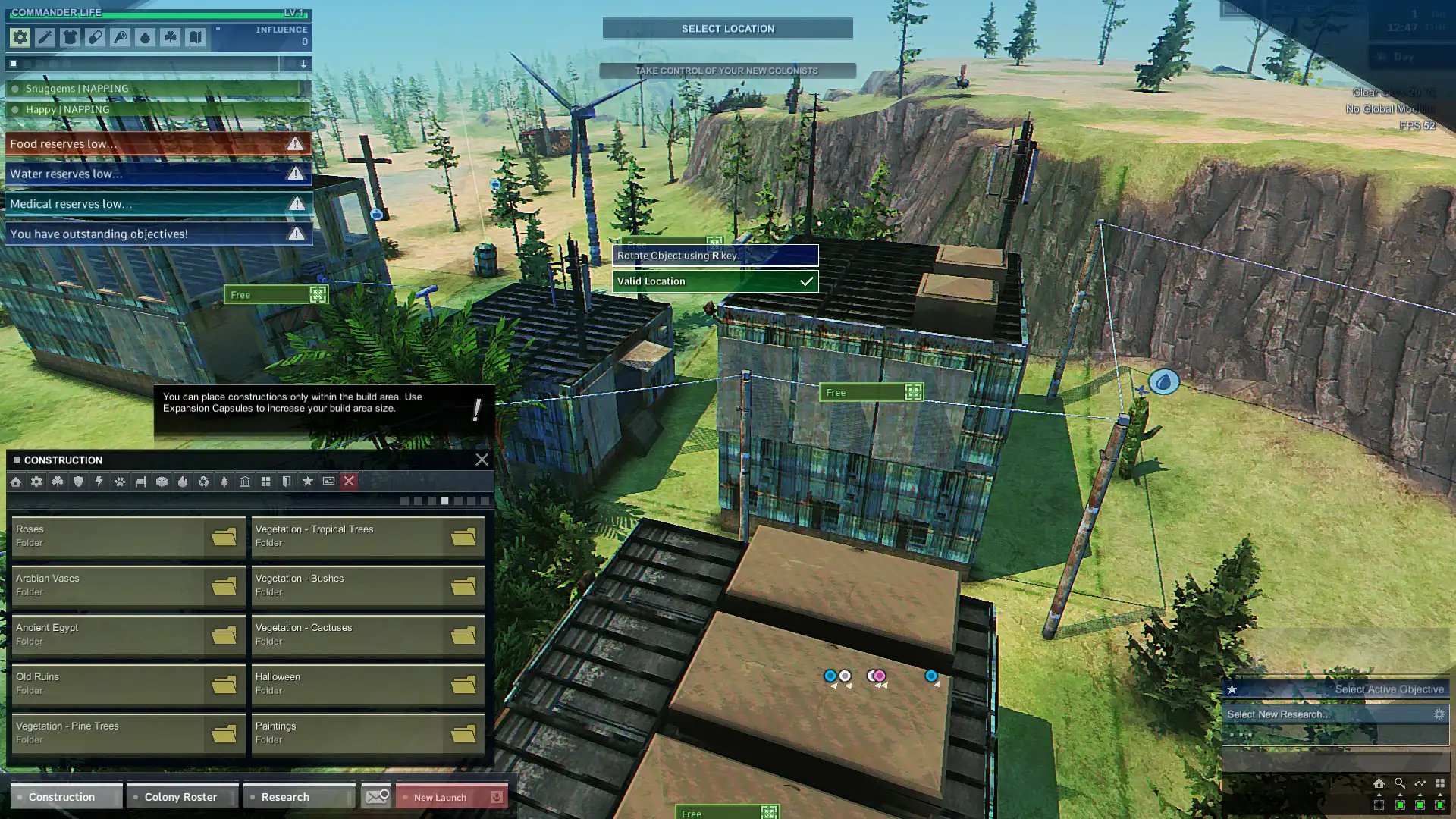Switch to the Colony Roster tab
This screenshot has height=819, width=1456.
[x=181, y=796]
